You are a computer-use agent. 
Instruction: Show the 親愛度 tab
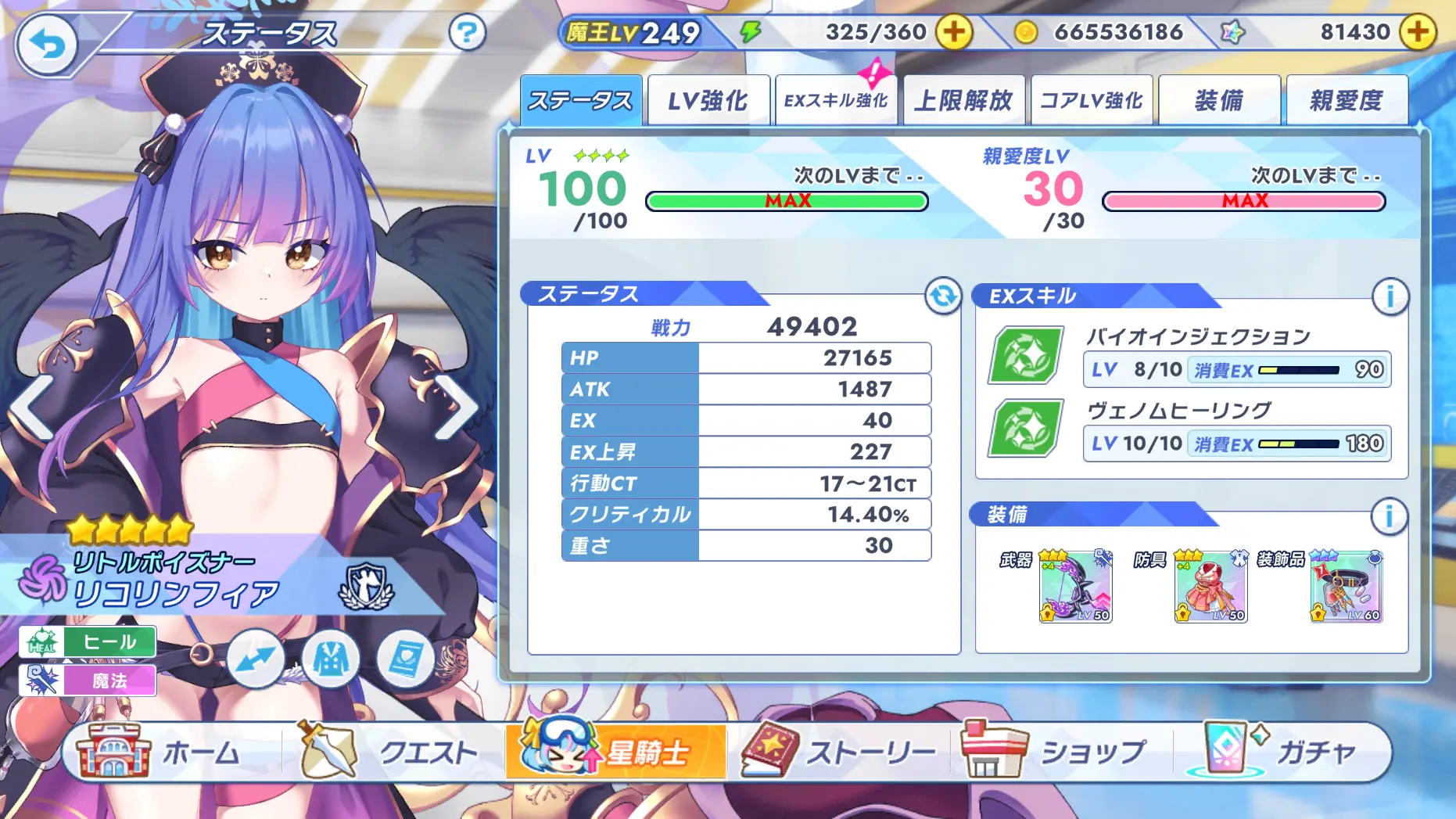click(x=1347, y=101)
